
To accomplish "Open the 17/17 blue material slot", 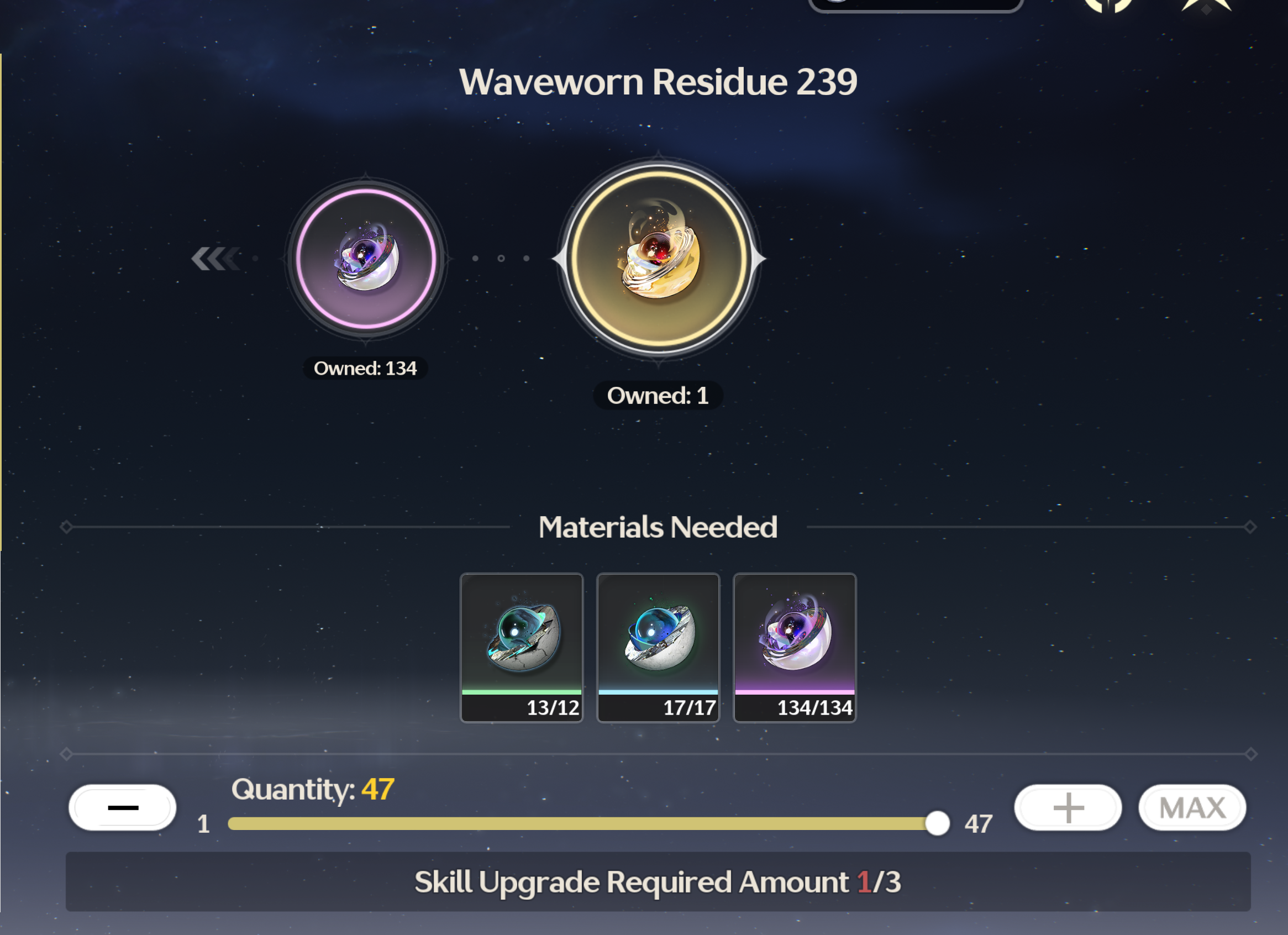I will [x=658, y=647].
